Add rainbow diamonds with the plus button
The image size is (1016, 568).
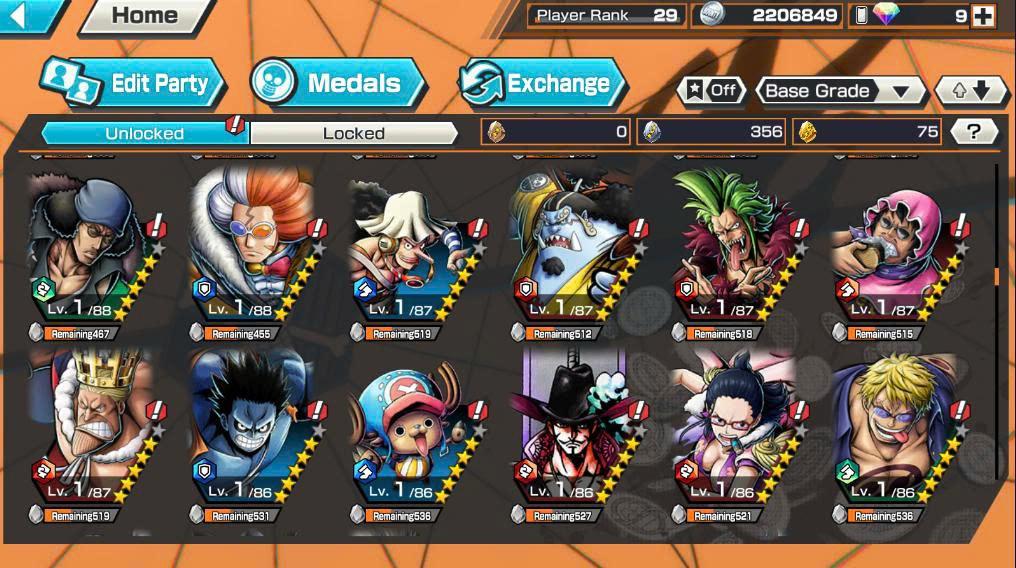pos(983,16)
